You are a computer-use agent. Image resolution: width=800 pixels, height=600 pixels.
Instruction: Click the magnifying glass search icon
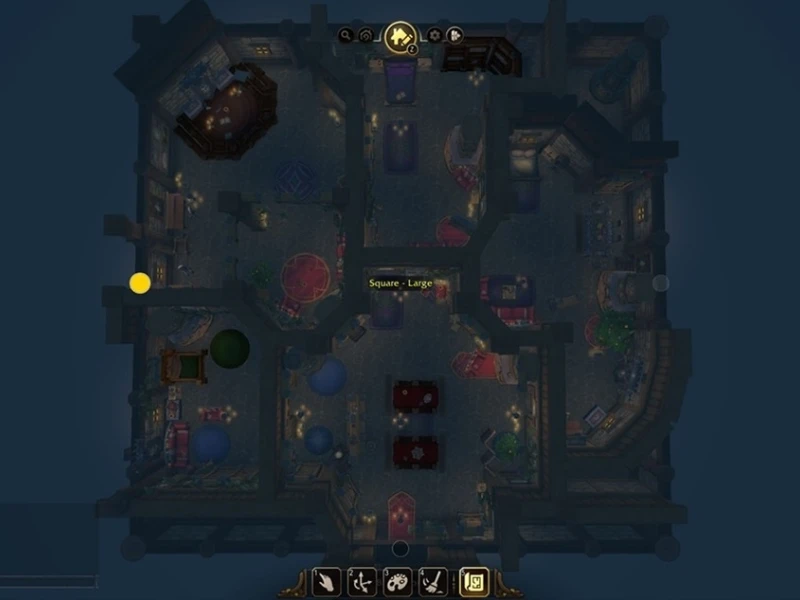coord(346,35)
